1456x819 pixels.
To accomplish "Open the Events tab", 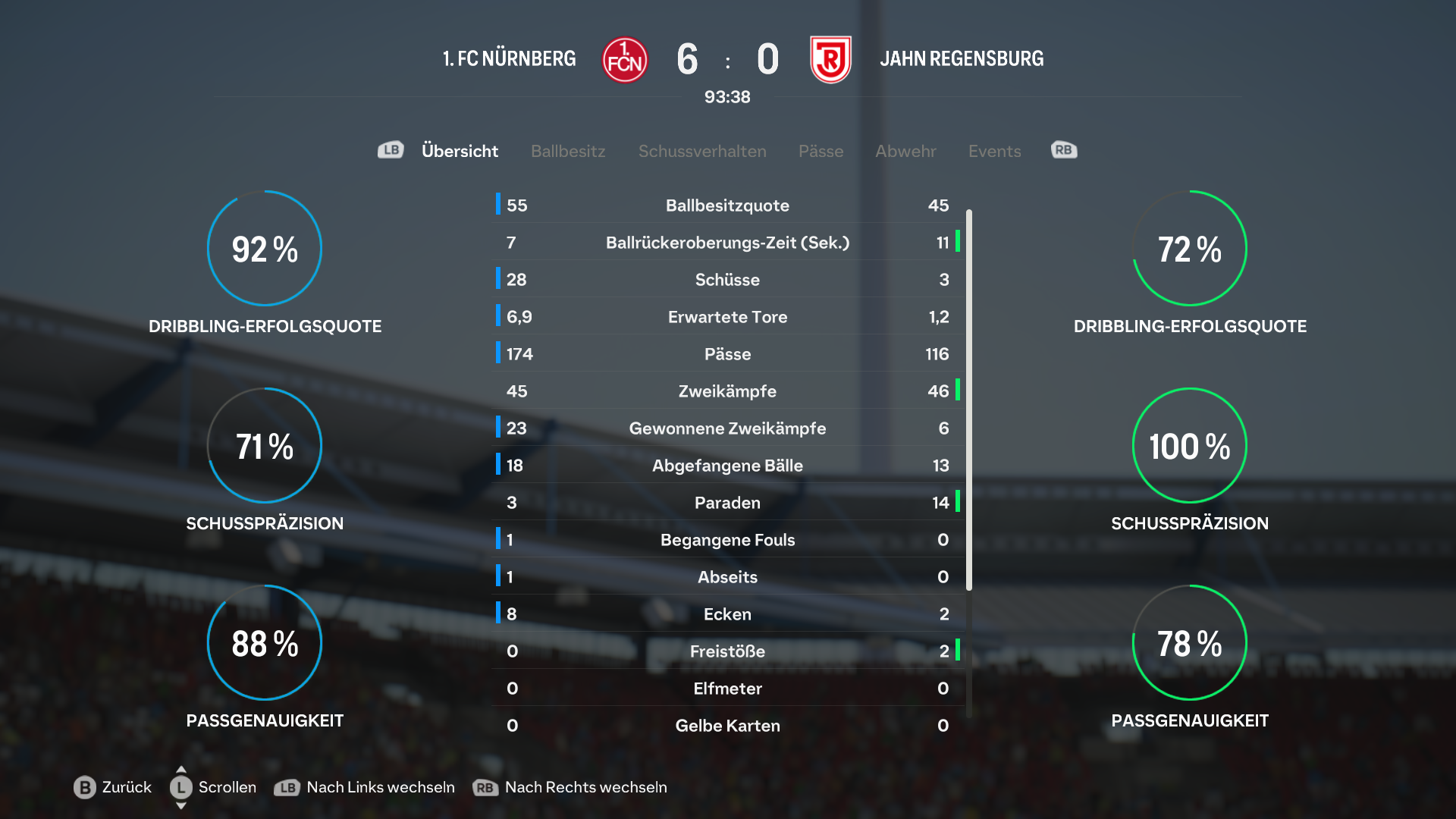I will pyautogui.click(x=994, y=151).
